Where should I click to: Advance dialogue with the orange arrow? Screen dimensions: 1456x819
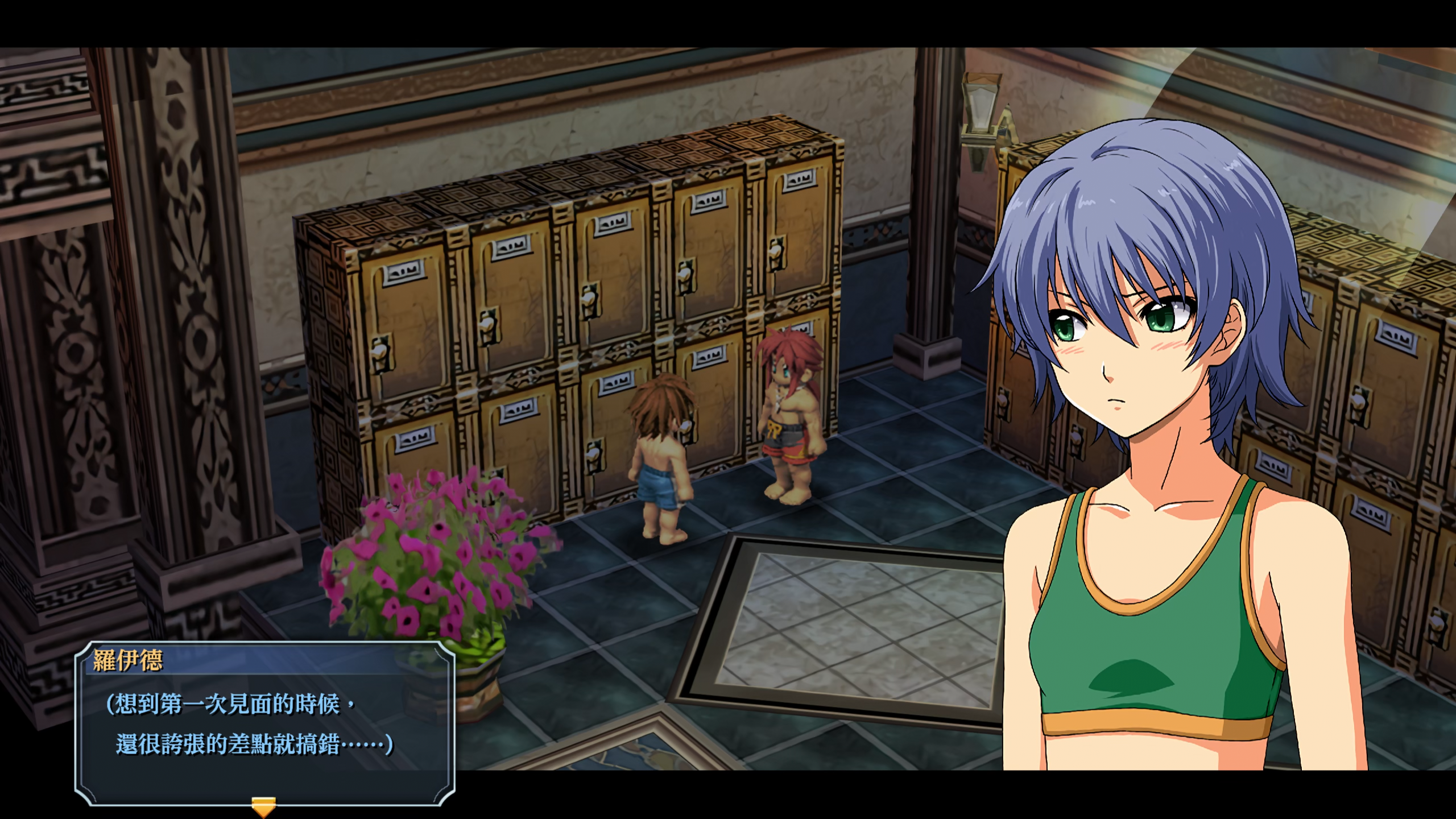tap(263, 806)
